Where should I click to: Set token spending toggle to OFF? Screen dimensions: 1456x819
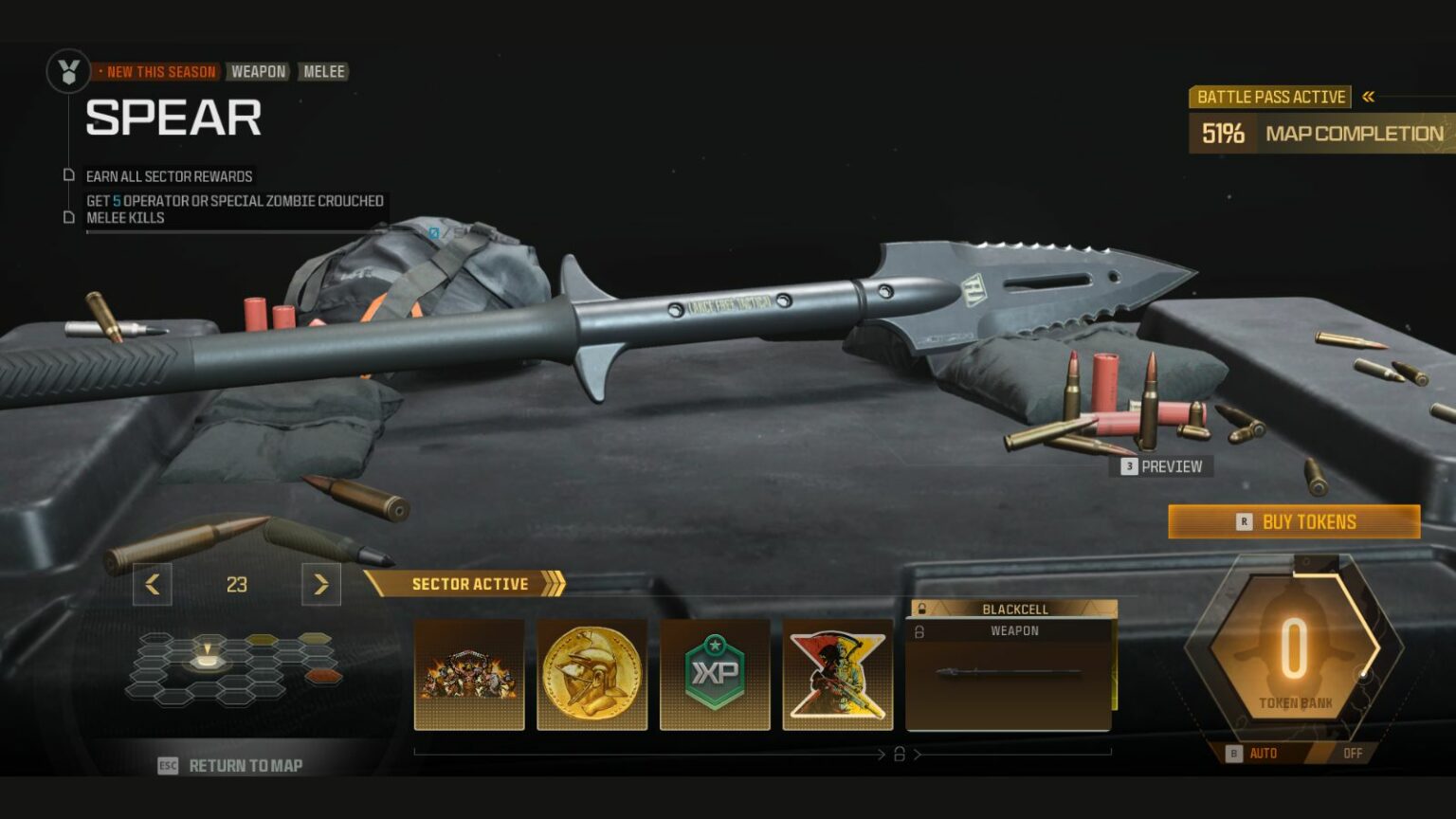(1352, 754)
